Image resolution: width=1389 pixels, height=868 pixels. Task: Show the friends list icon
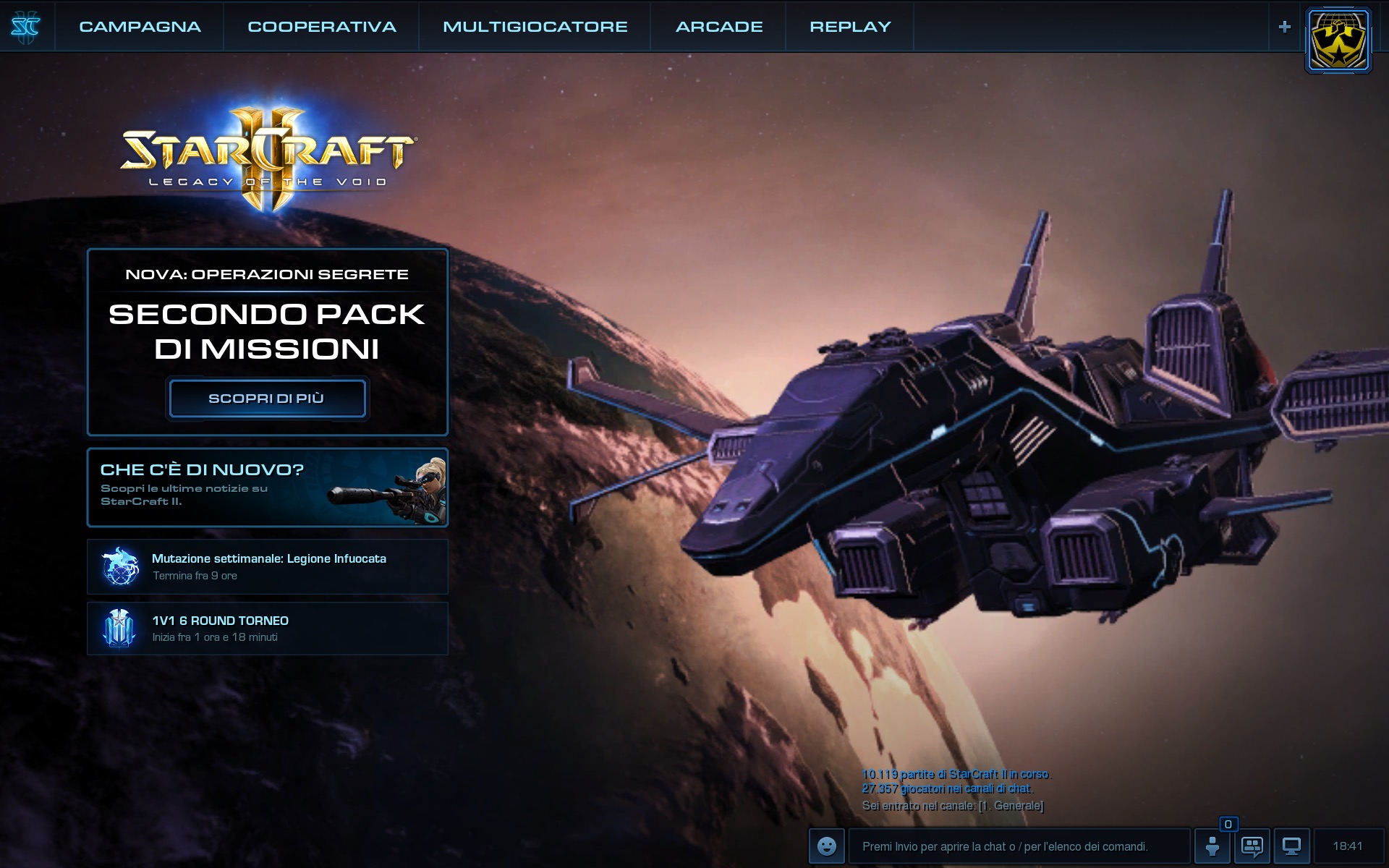click(x=1212, y=846)
